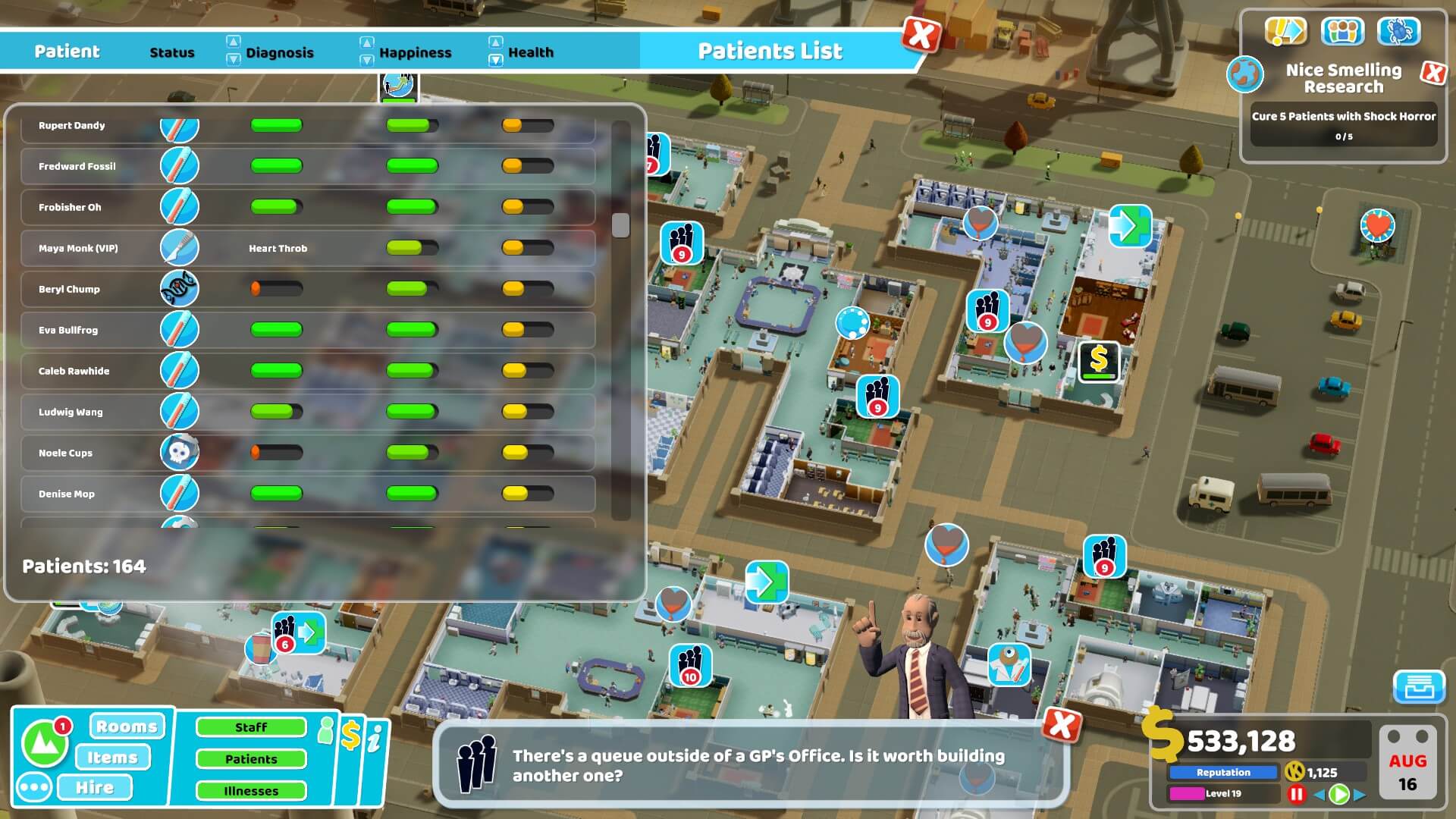Open the Illnesses overview
Viewport: 1456px width, 819px height.
251,791
